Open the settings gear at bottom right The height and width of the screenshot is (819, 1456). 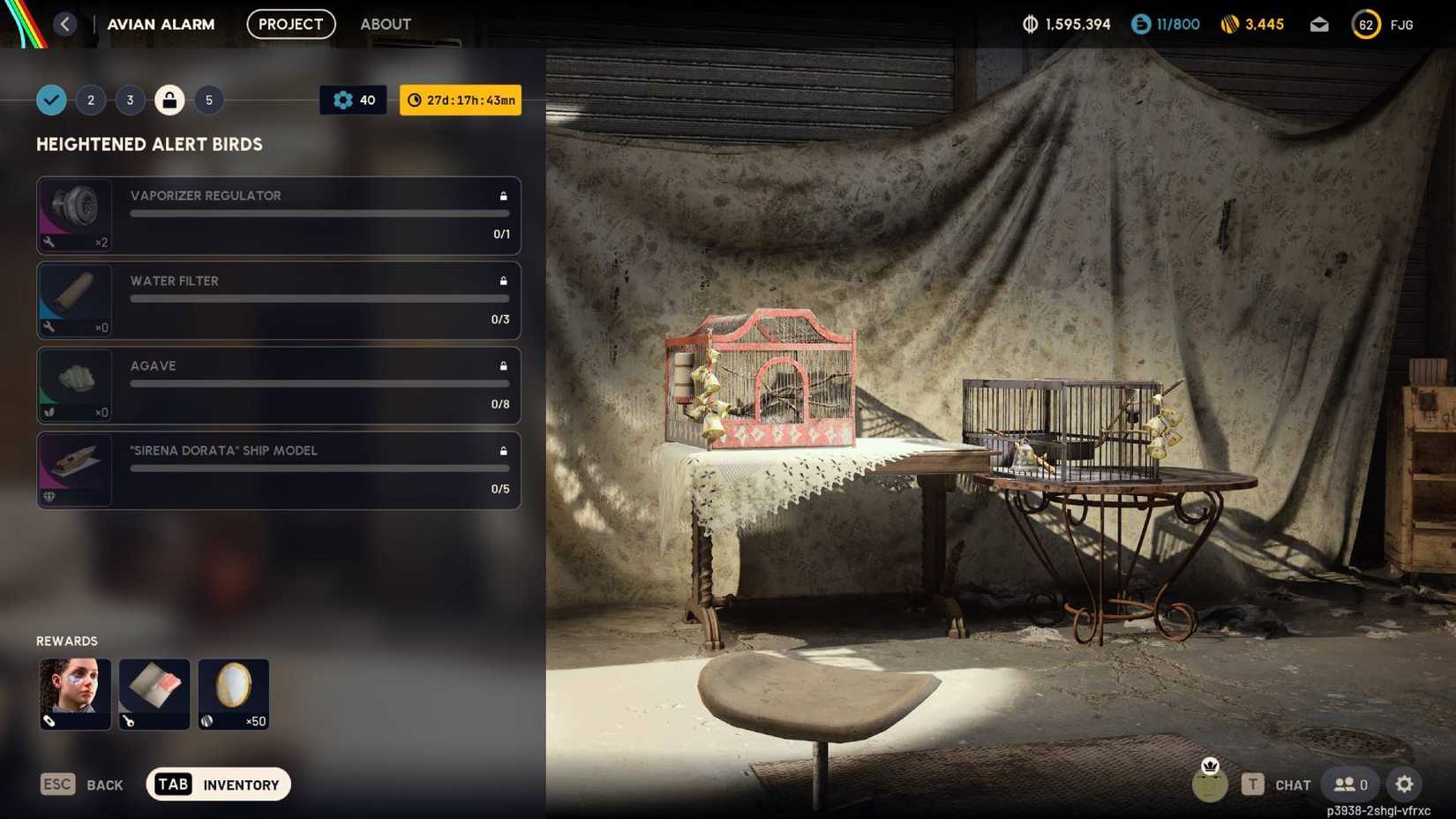tap(1404, 784)
